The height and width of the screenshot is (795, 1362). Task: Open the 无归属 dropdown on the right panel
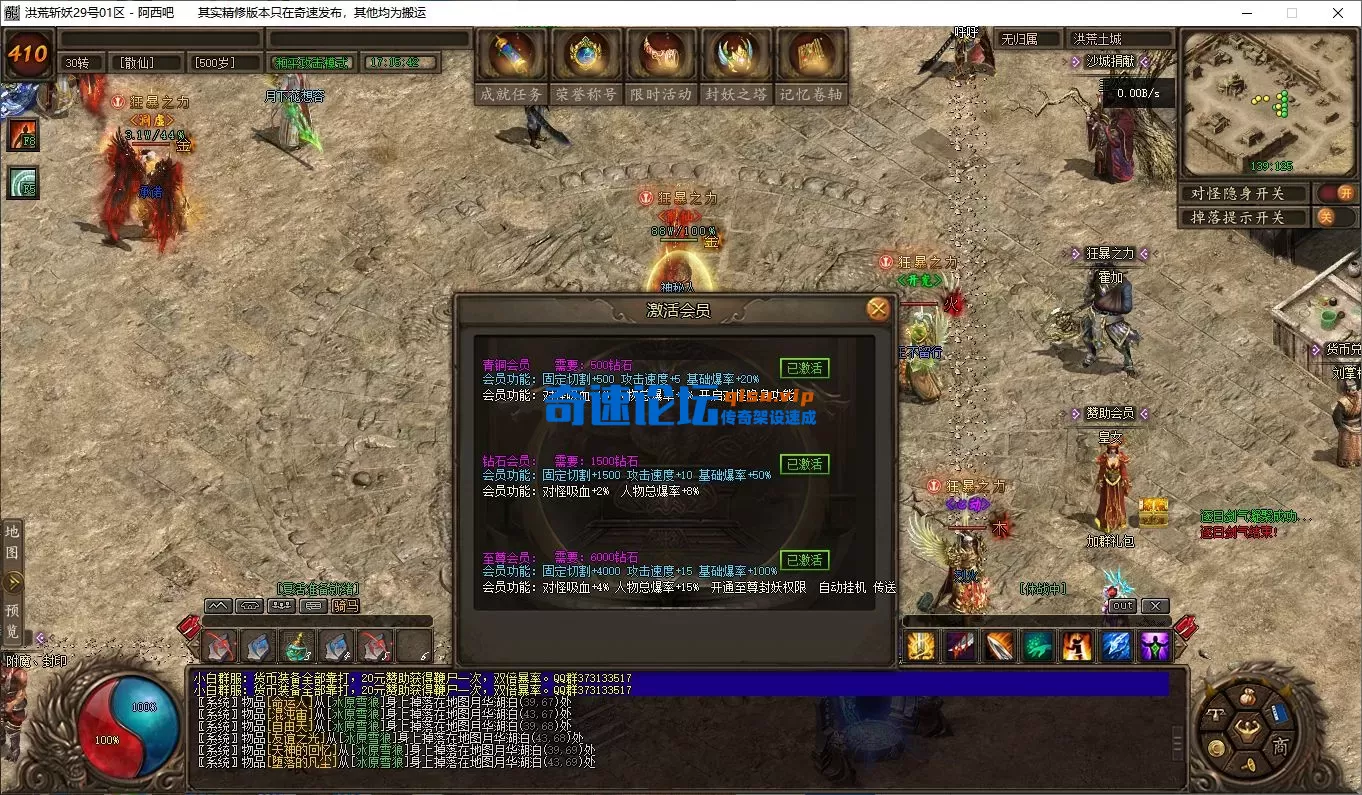point(1027,38)
